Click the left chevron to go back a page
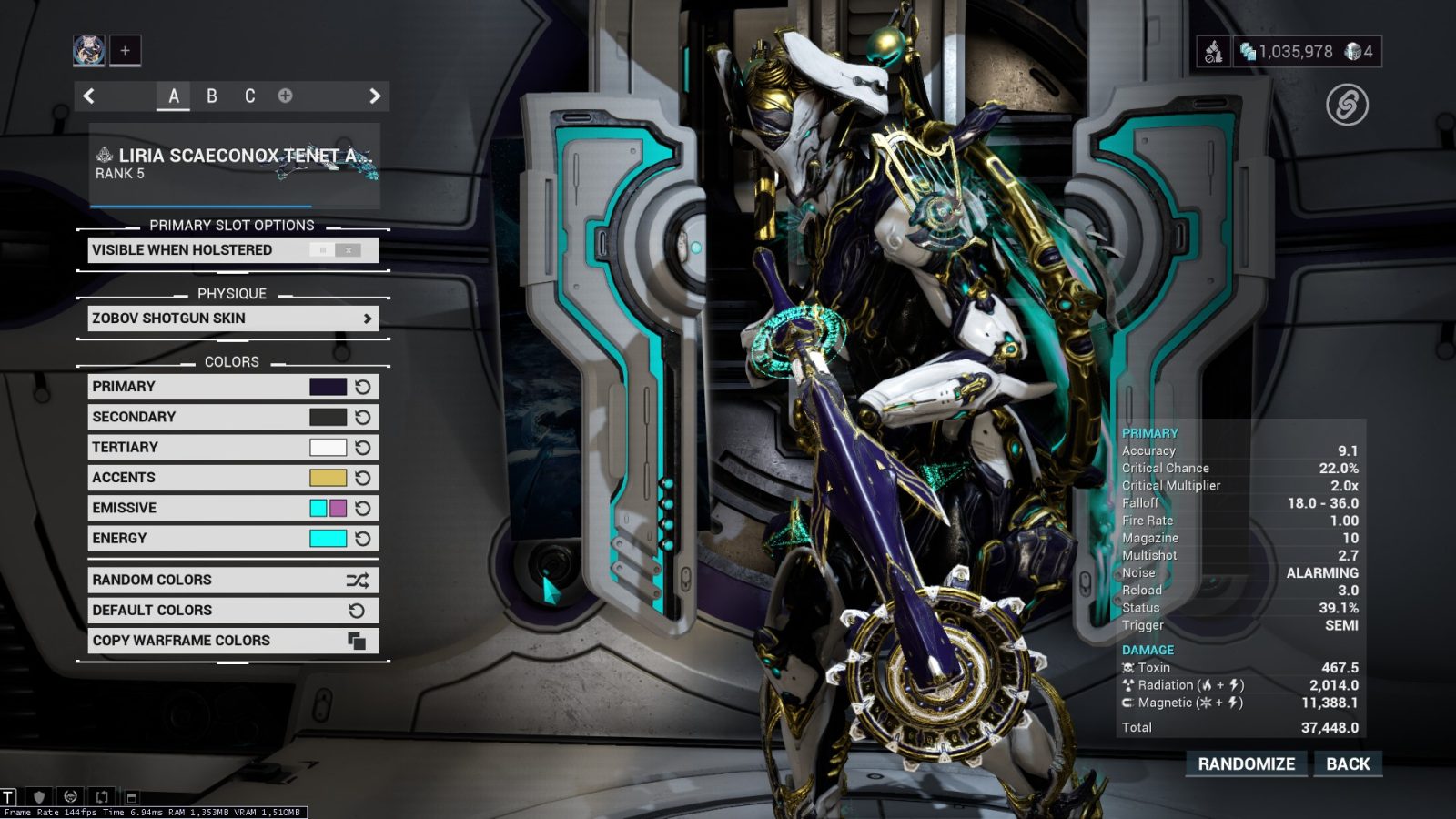Screen dimensions: 1456x819 click(88, 95)
